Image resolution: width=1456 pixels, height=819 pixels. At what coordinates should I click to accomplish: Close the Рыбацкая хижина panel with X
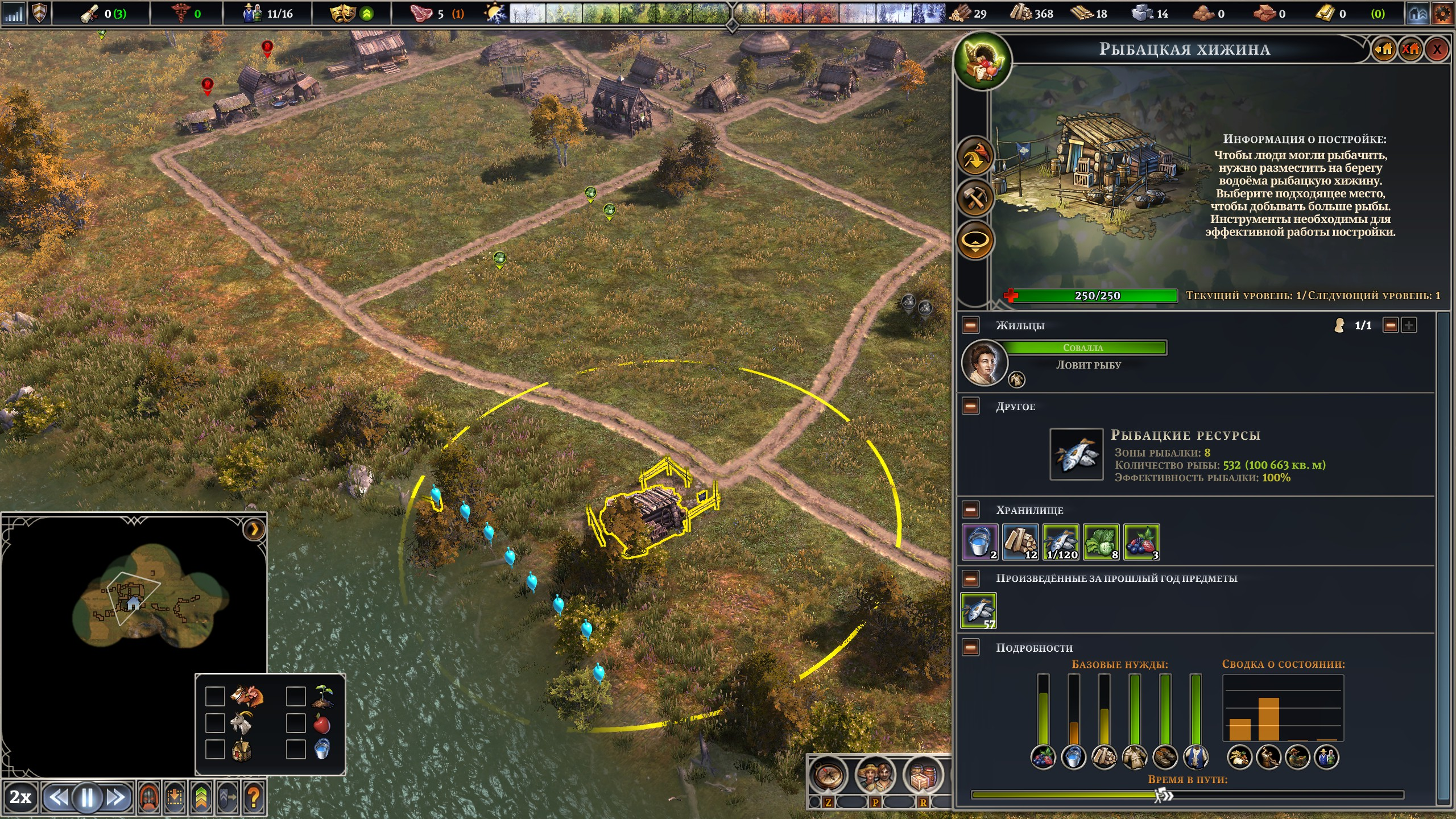[1437, 49]
